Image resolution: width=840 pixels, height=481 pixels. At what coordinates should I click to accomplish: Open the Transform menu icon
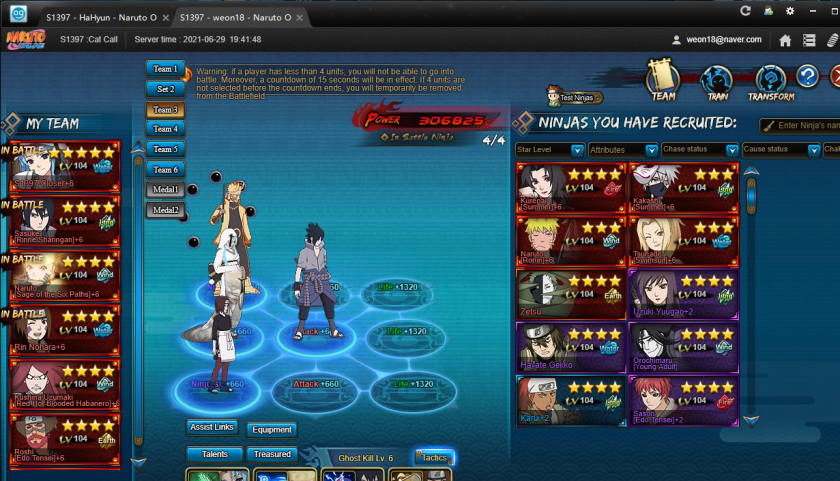770,82
